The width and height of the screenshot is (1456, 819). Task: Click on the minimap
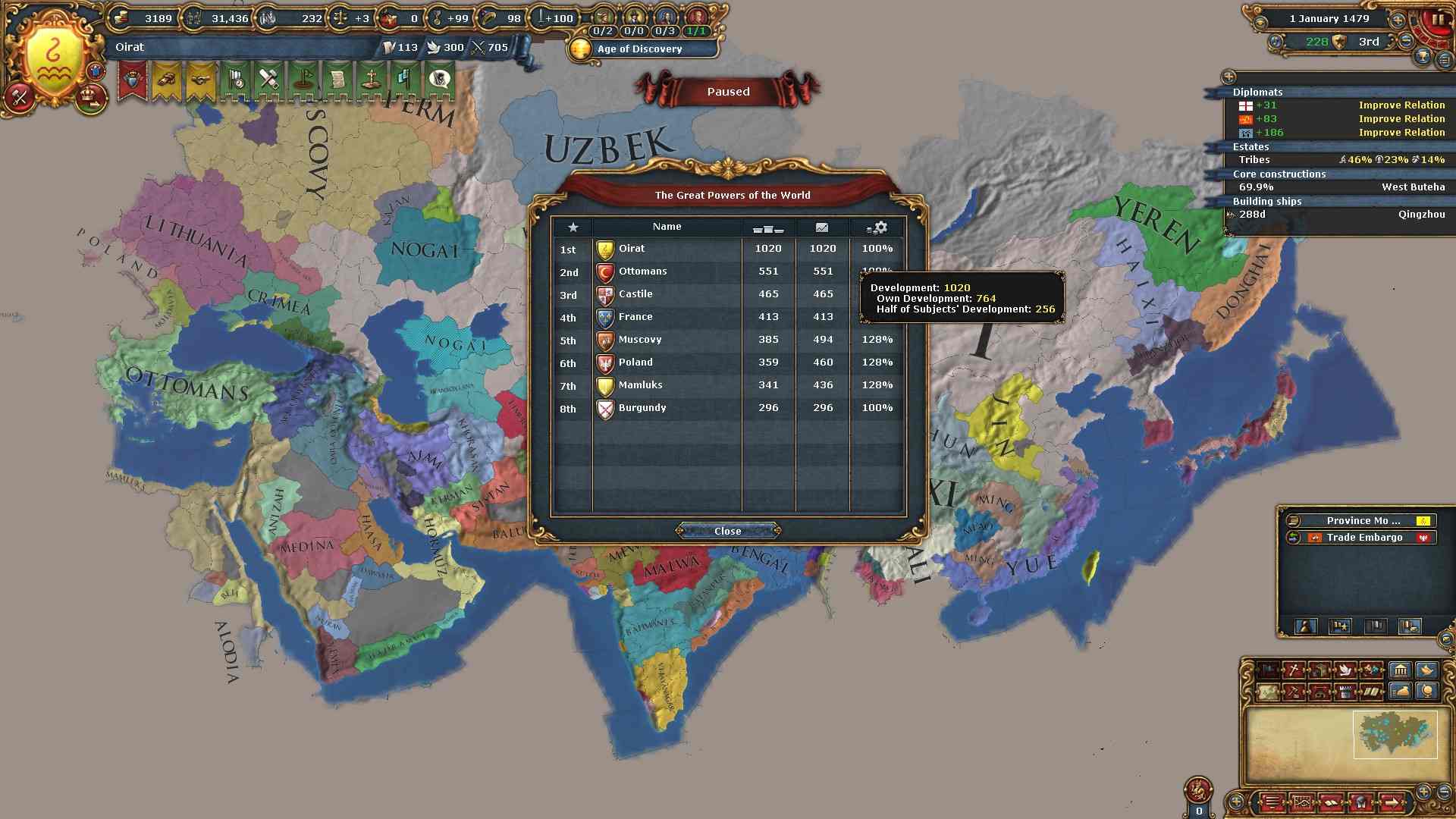1394,734
